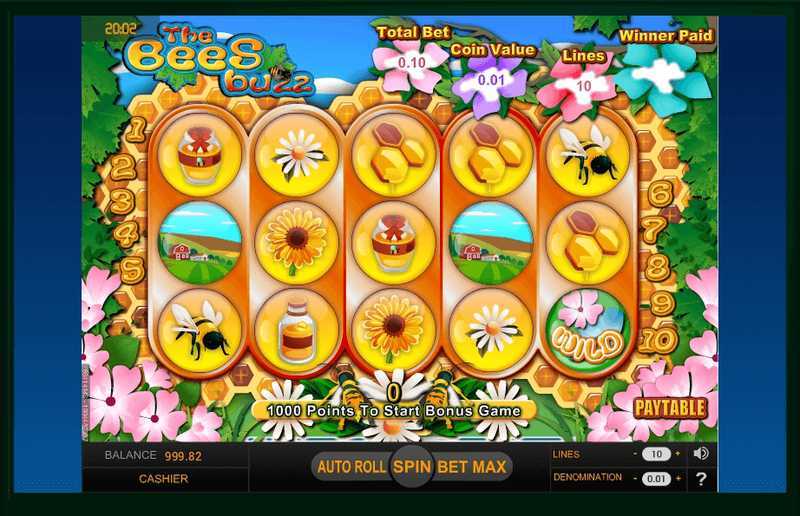
Task: Start Auto Roll
Action: [x=351, y=466]
